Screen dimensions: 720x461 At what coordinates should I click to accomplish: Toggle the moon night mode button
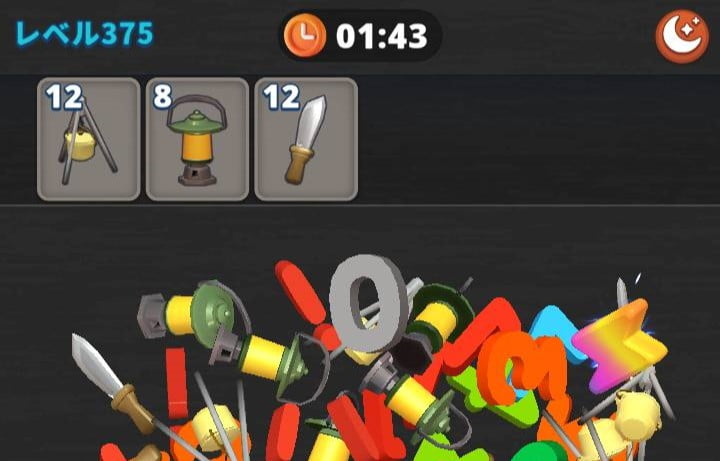[681, 36]
